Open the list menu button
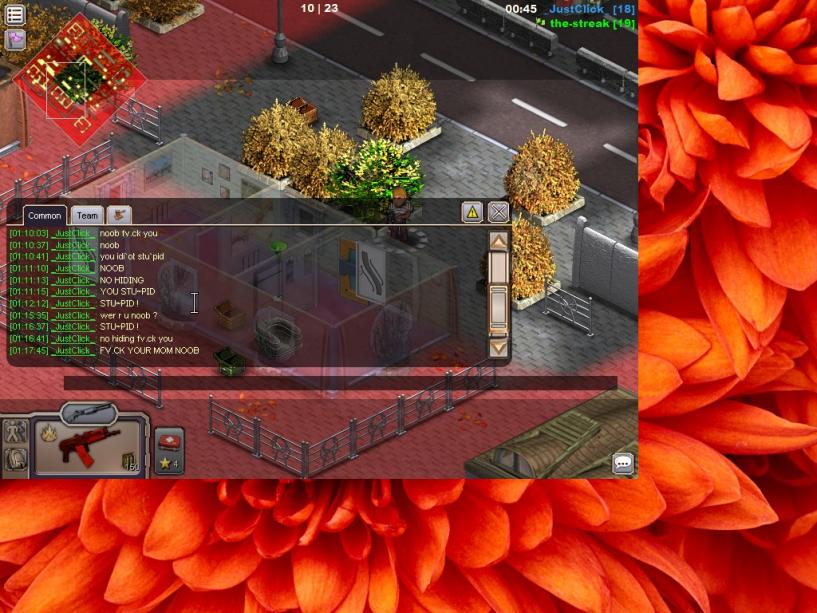 pos(15,14)
